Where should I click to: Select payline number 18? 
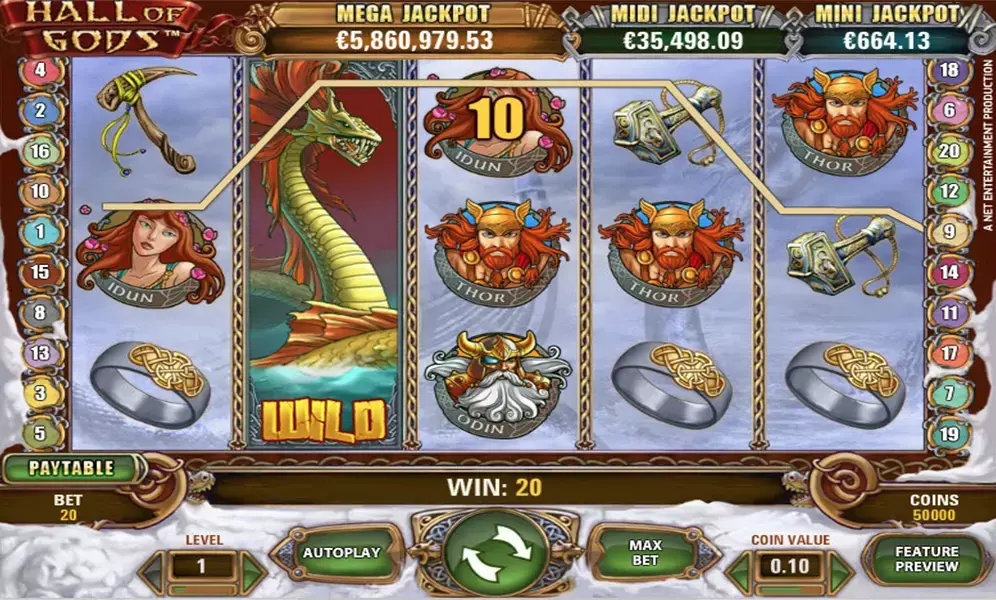tap(950, 70)
